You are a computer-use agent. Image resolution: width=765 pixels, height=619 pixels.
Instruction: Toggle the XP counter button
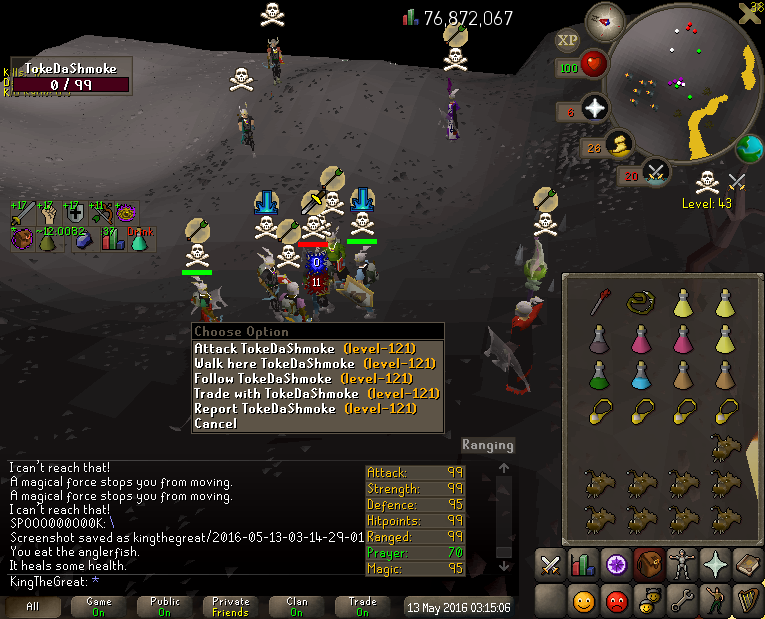tap(567, 40)
